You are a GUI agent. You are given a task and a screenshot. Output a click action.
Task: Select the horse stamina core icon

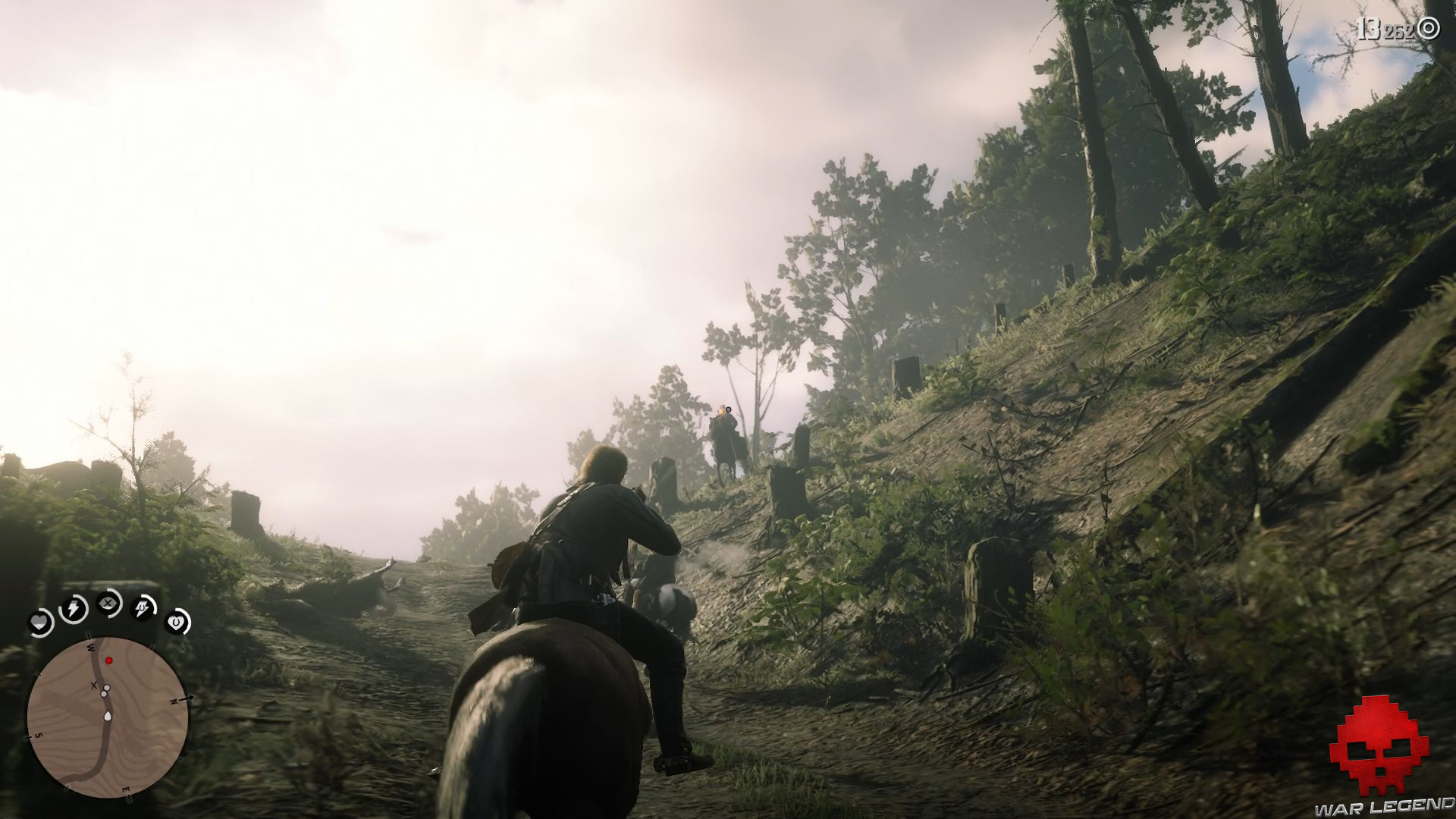coord(140,607)
